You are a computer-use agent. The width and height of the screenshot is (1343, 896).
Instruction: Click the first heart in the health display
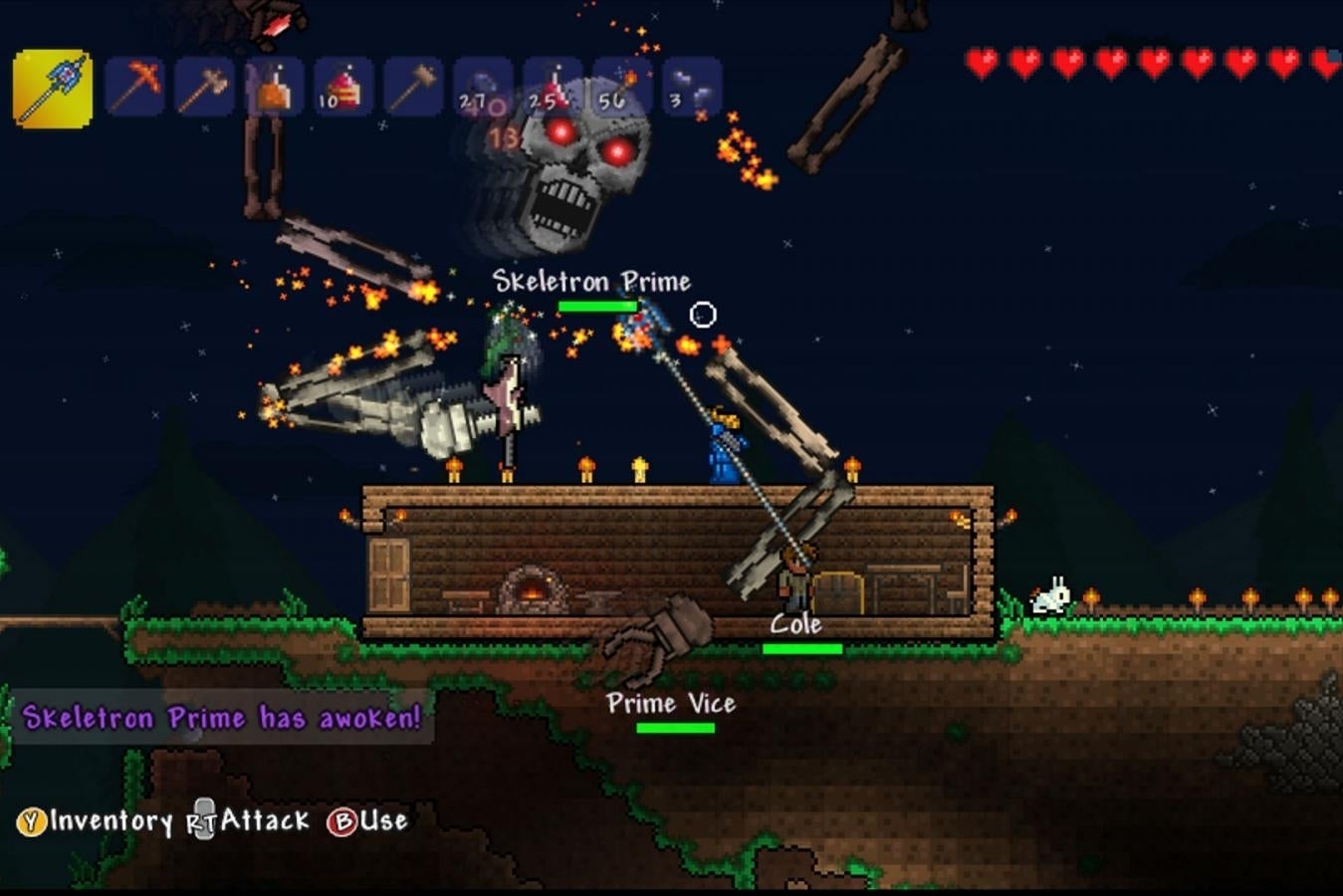tap(982, 60)
